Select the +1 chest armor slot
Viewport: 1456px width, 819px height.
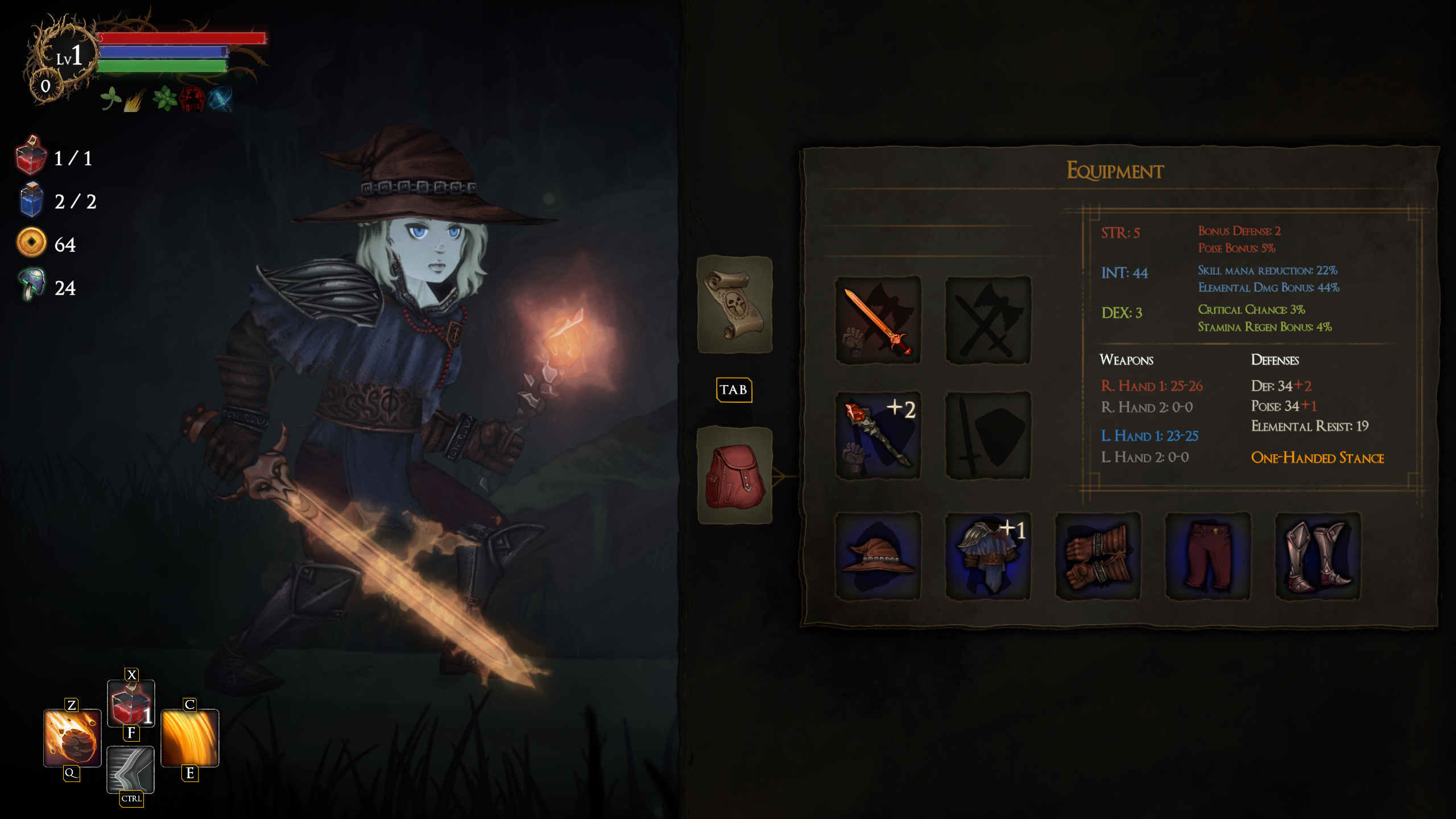click(988, 559)
